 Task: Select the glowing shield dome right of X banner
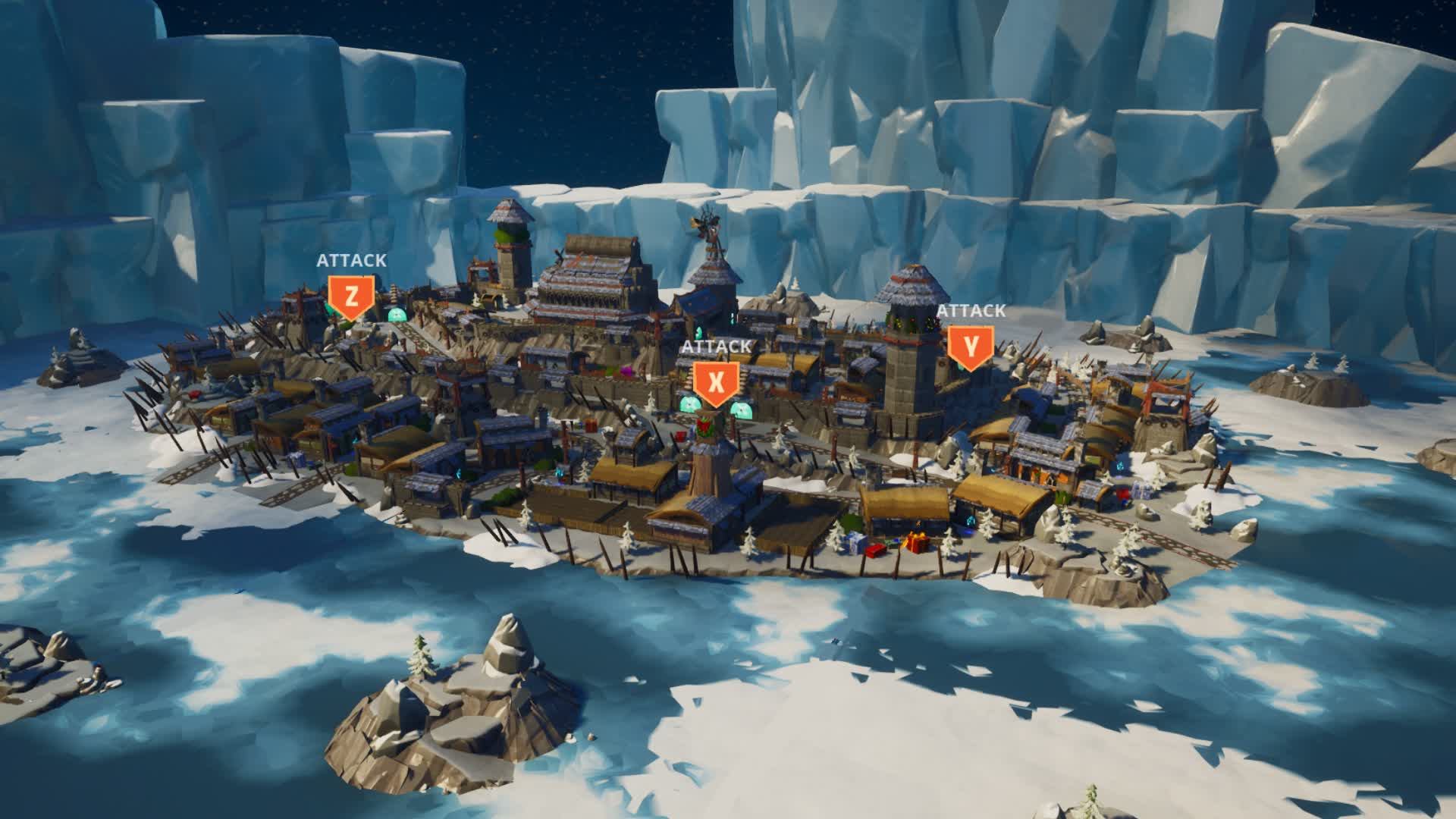click(x=742, y=408)
